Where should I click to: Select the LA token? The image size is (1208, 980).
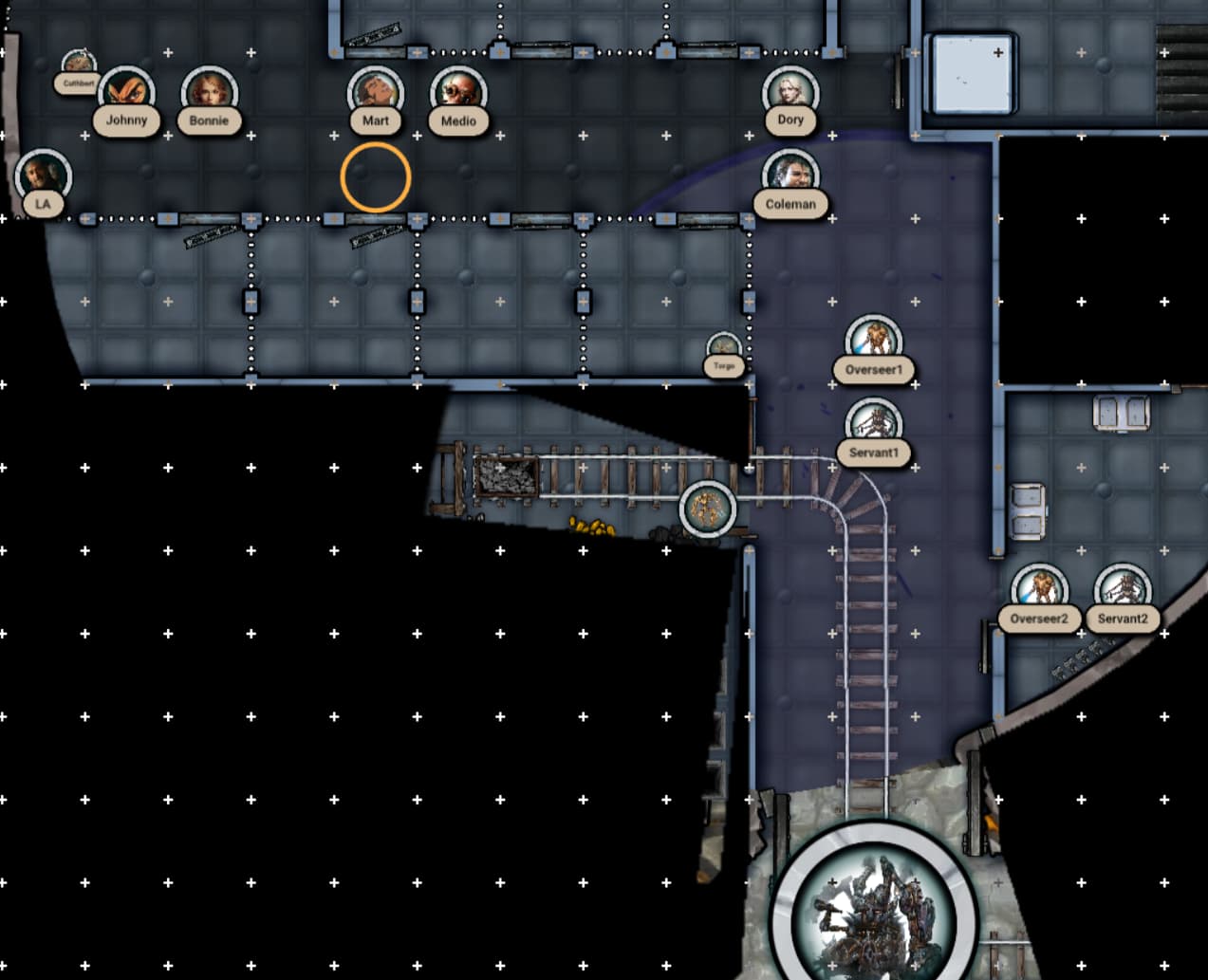pos(43,176)
